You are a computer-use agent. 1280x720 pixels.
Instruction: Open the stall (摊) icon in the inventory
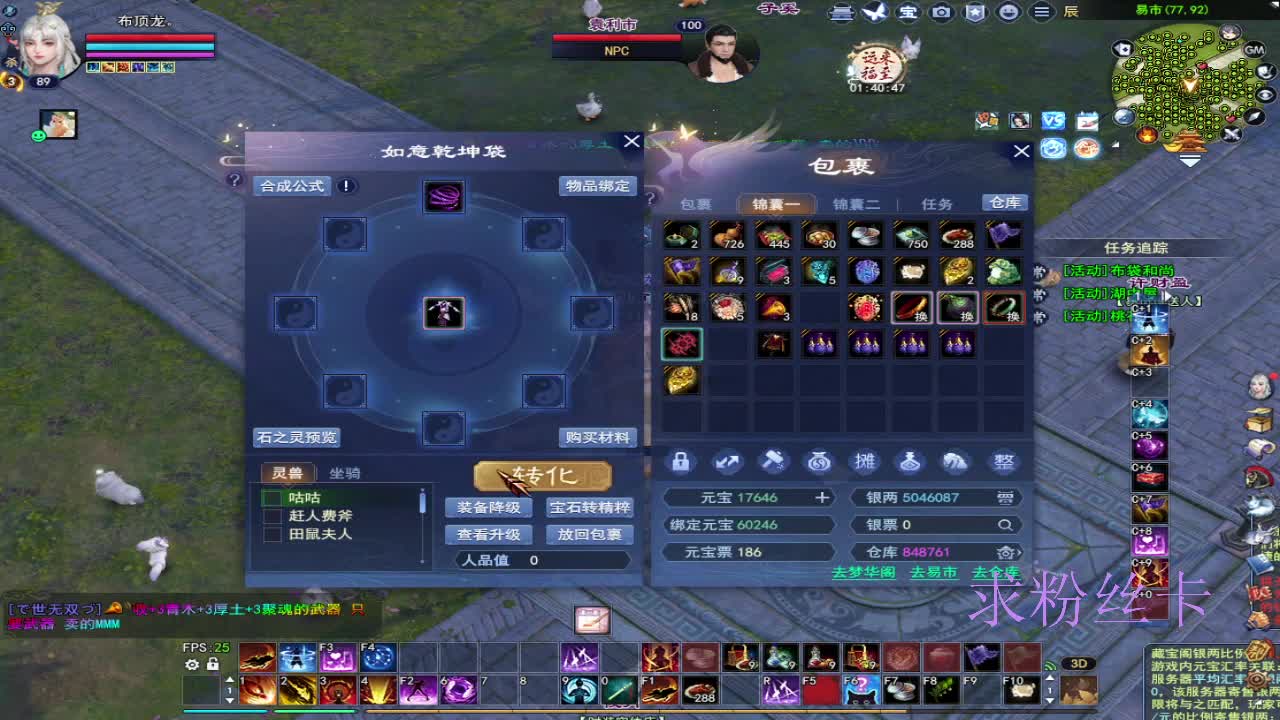(864, 461)
